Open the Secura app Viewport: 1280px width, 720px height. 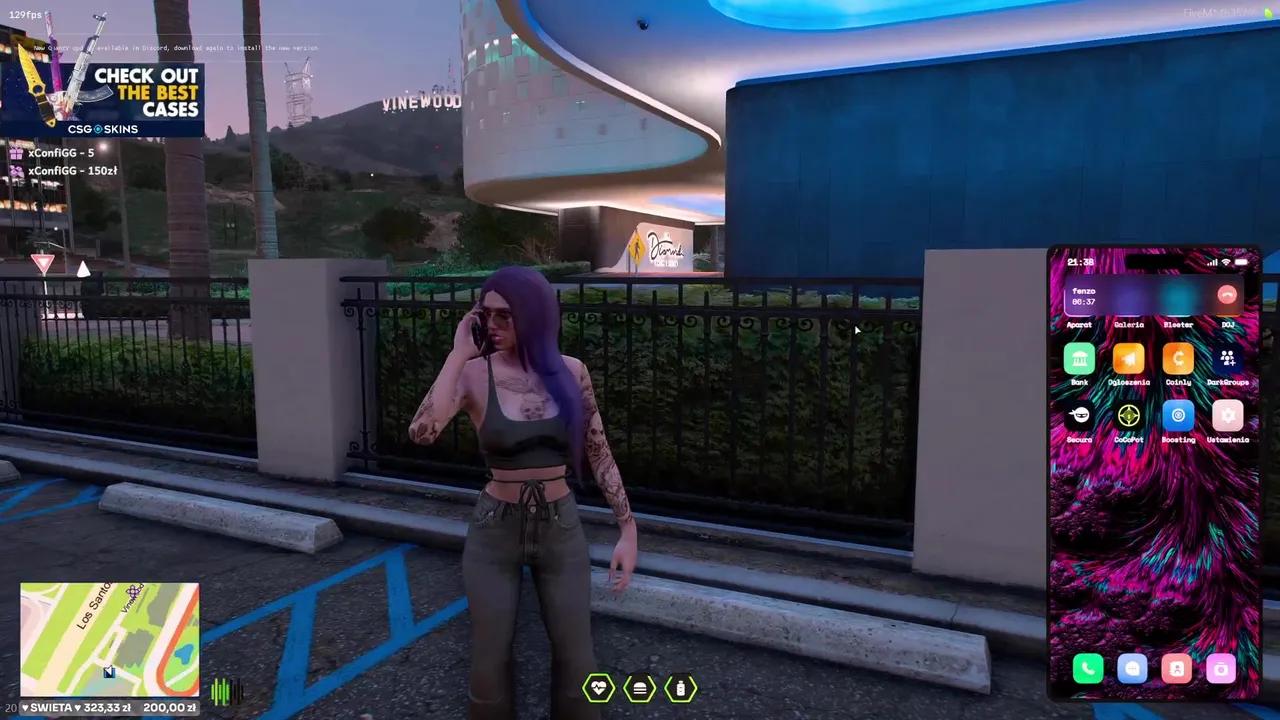pos(1079,415)
